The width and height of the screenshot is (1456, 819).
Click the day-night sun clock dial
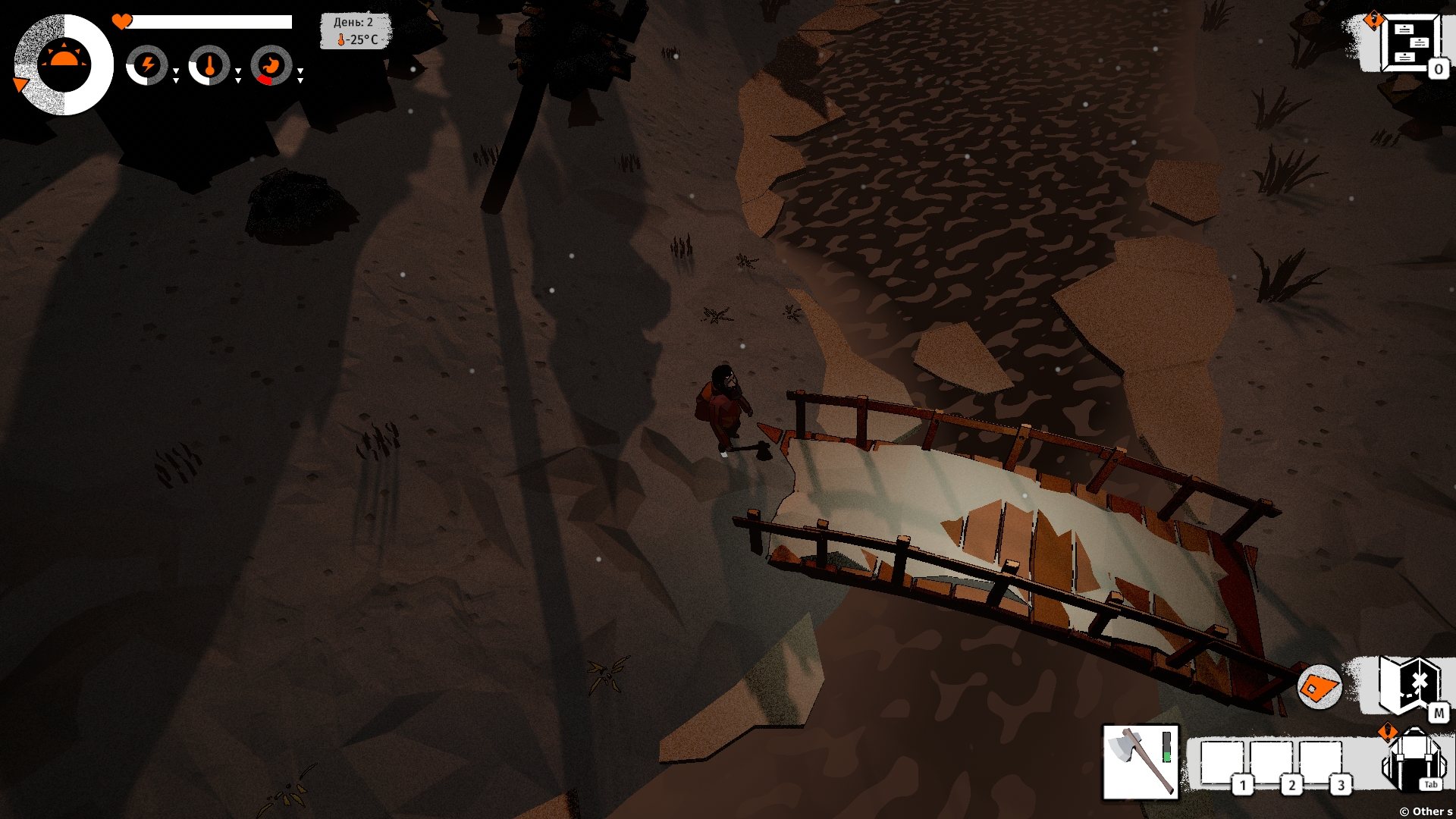point(64,64)
